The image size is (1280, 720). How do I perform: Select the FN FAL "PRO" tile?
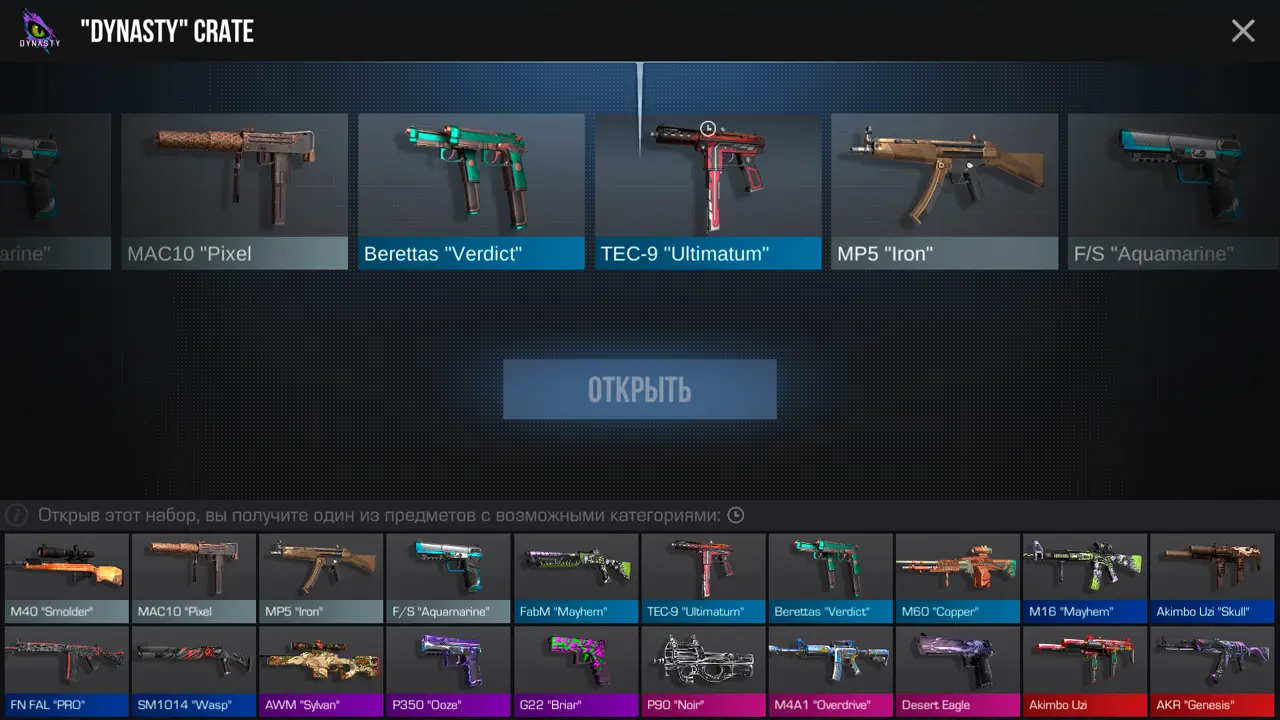click(x=67, y=671)
